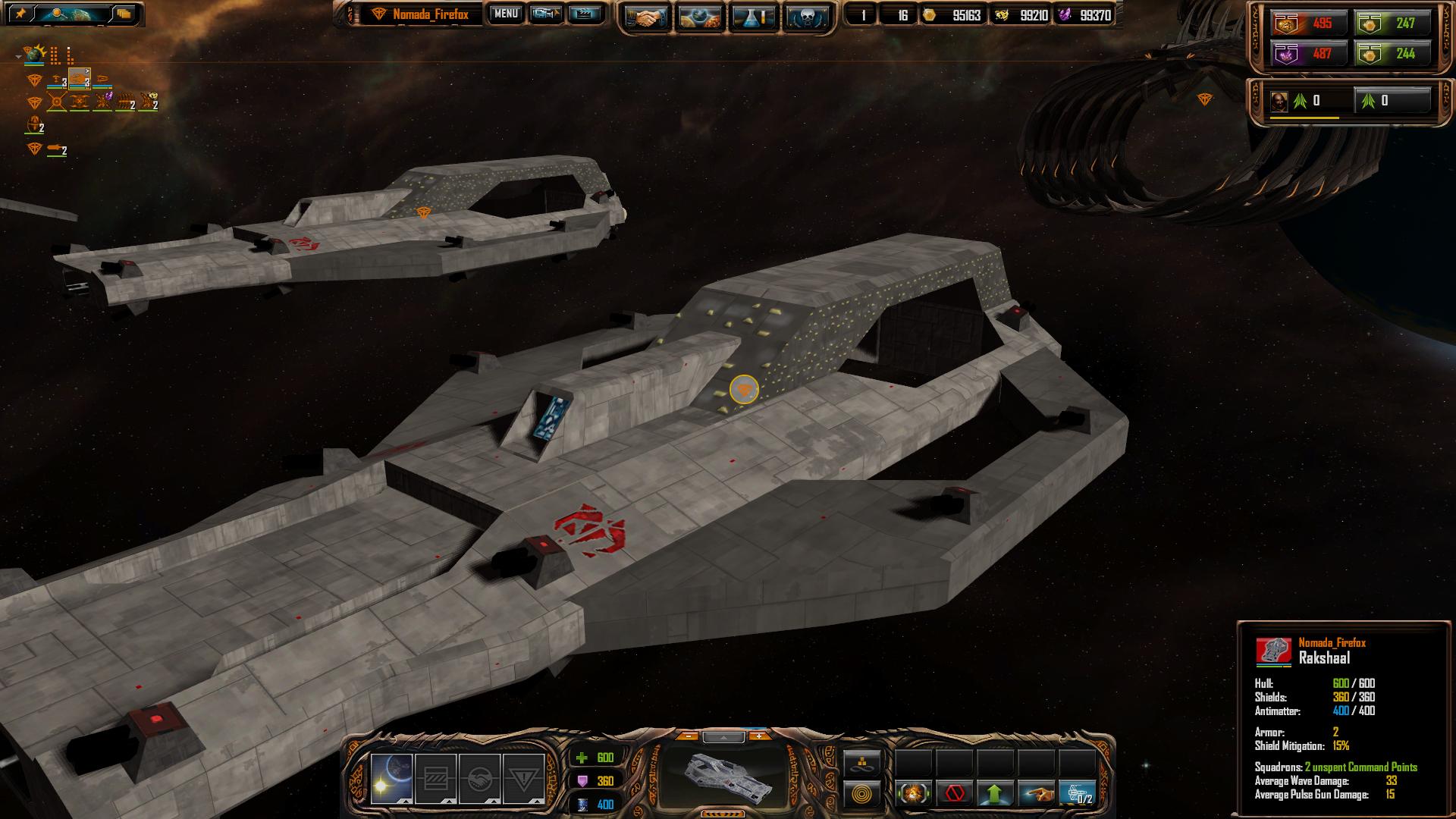Collapse the planet entry arrow
This screenshot has width=1456, height=819.
(x=18, y=56)
